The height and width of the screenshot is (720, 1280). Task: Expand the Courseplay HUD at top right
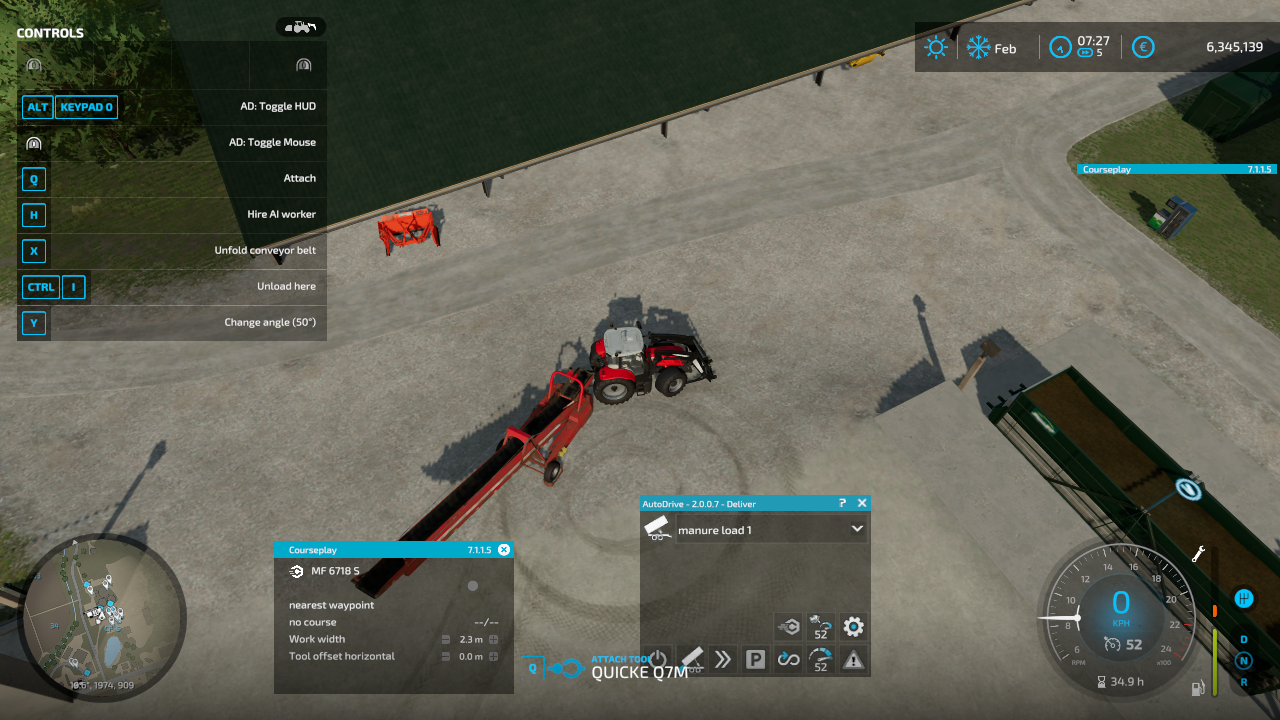(1176, 169)
